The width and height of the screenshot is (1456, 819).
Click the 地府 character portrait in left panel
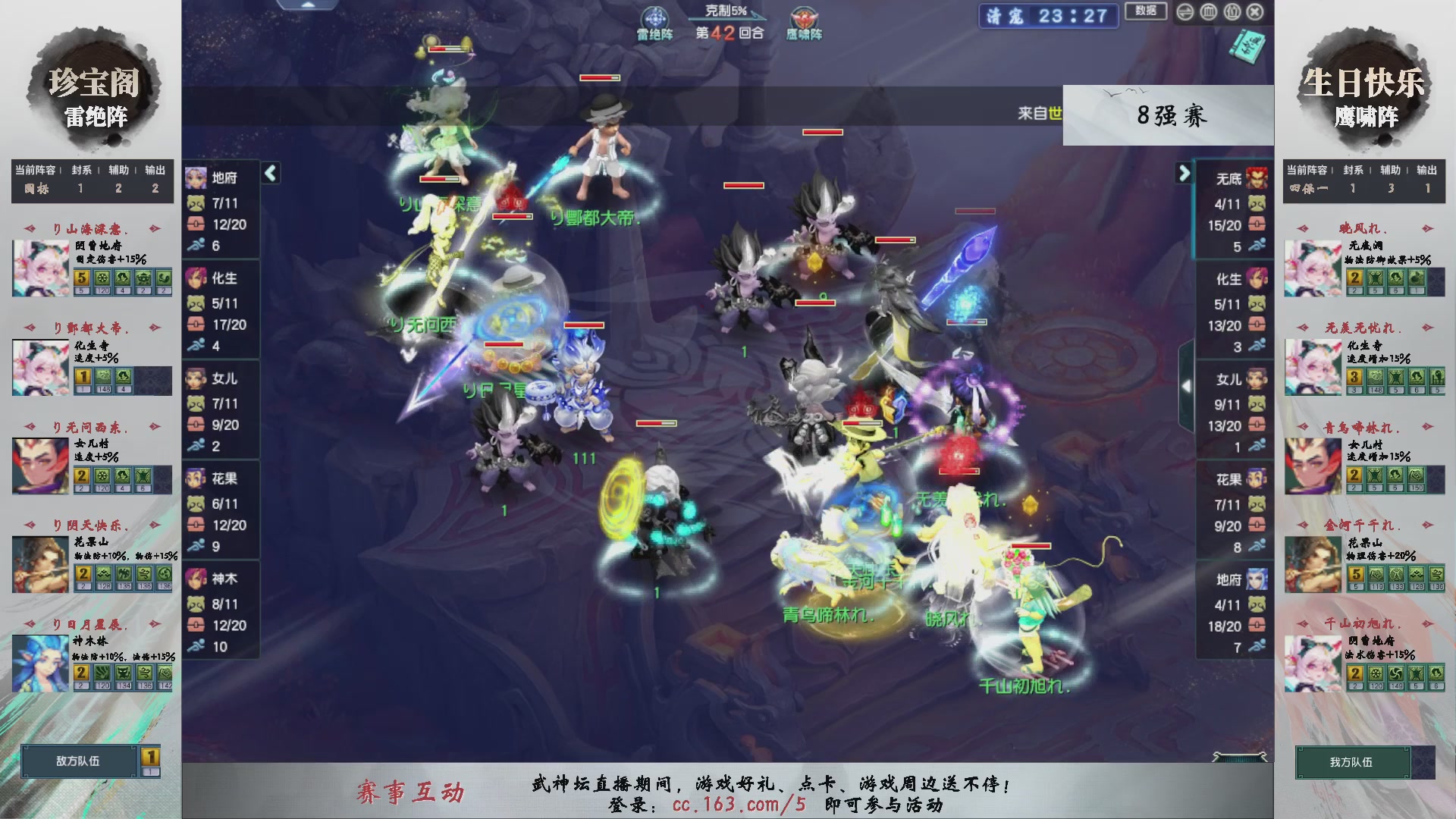(196, 178)
